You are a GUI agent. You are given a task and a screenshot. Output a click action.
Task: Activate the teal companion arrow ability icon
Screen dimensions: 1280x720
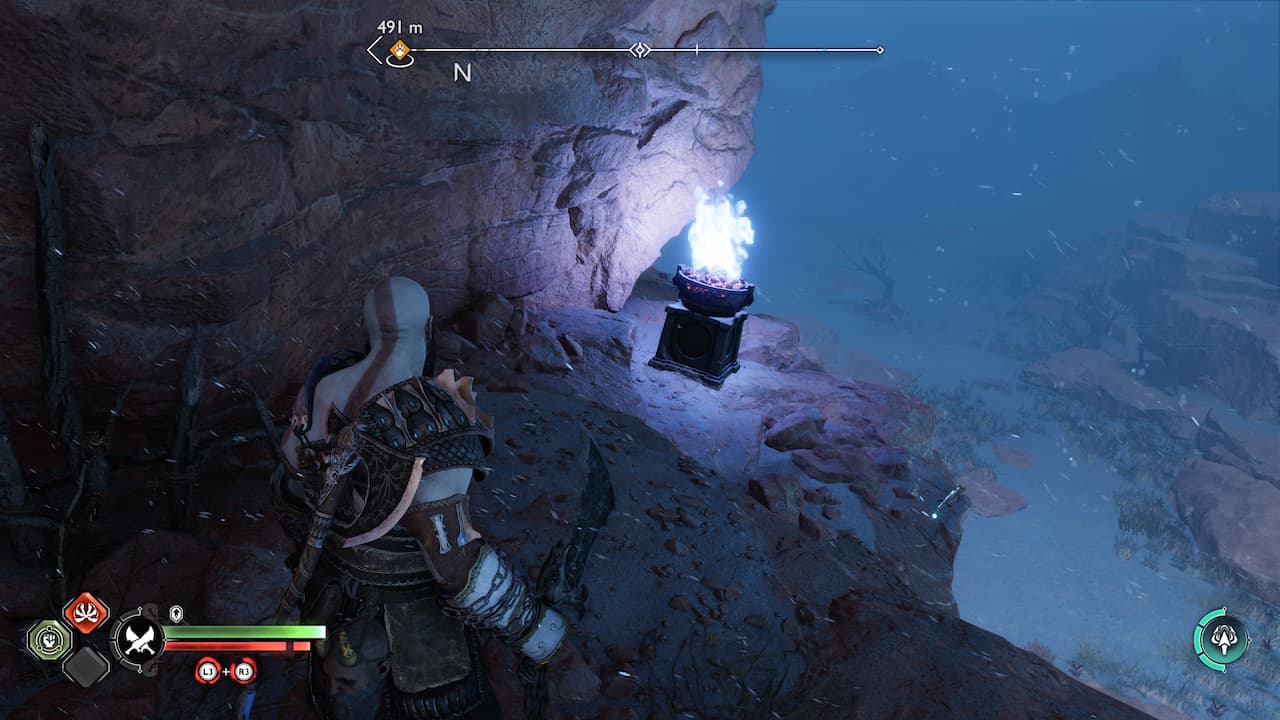click(1222, 638)
